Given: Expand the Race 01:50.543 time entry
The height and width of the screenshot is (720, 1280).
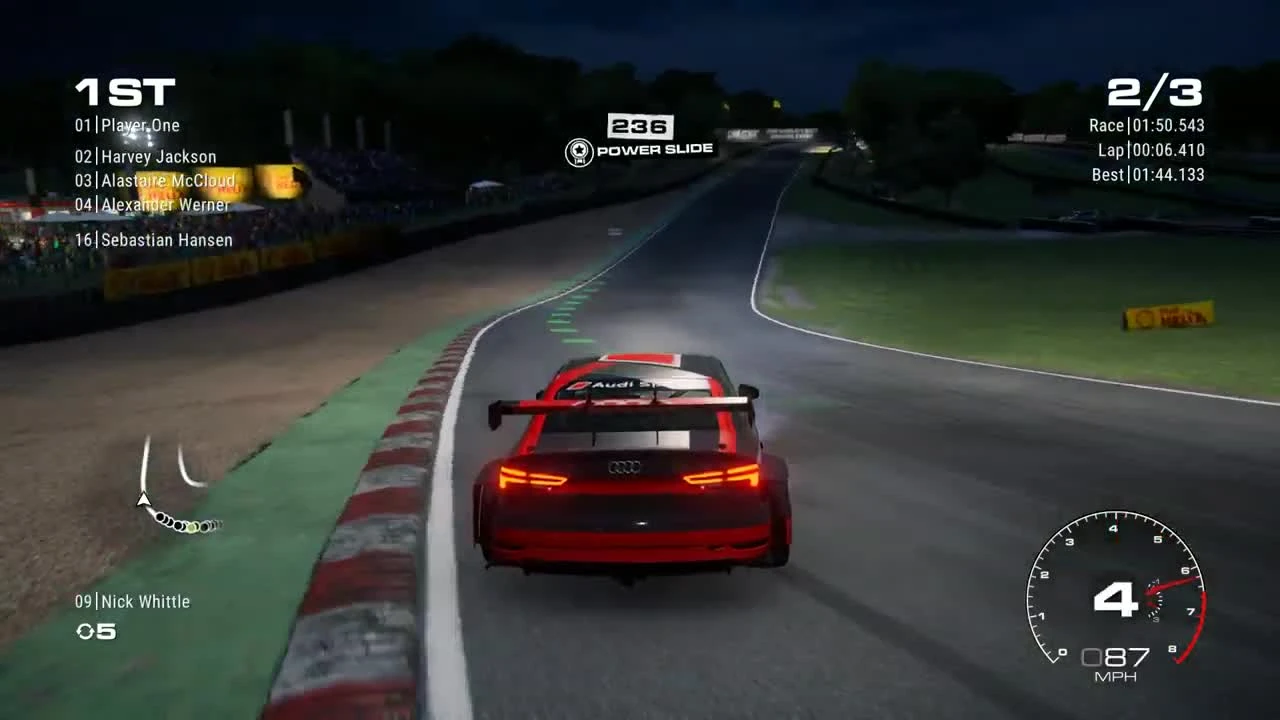Looking at the screenshot, I should click(x=1146, y=126).
